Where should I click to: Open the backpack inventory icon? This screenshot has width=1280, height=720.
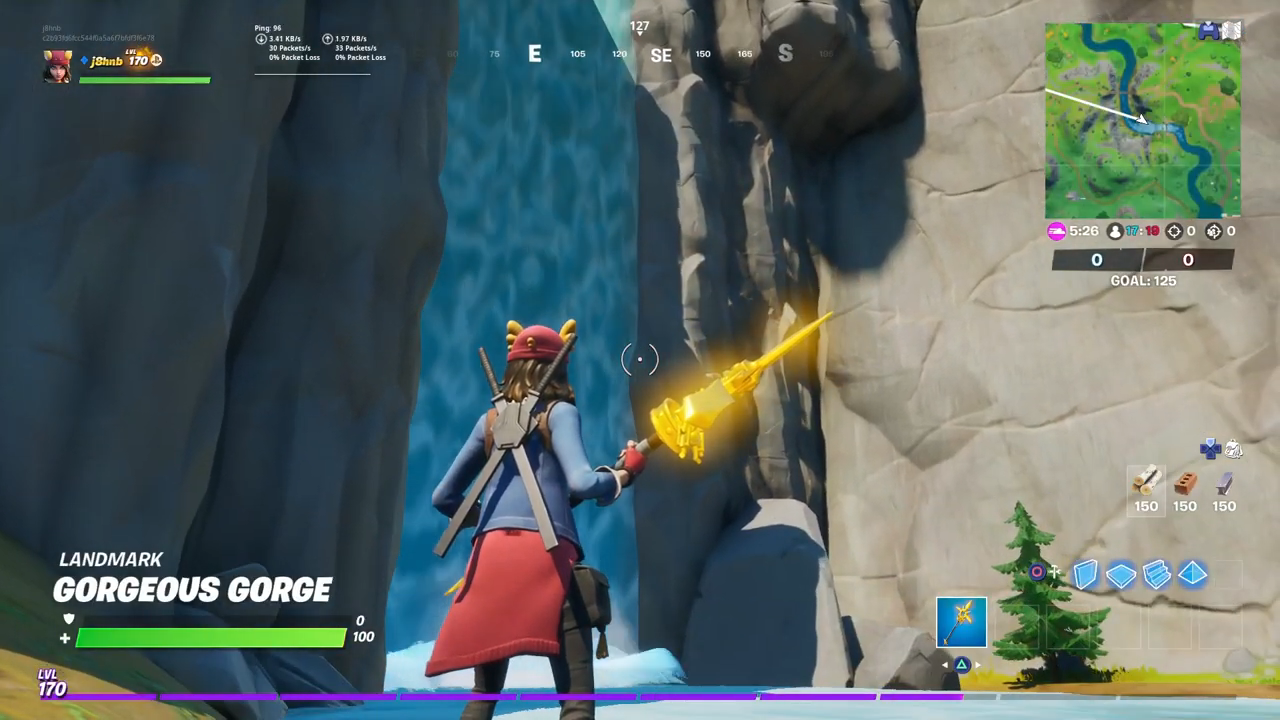pos(1234,449)
